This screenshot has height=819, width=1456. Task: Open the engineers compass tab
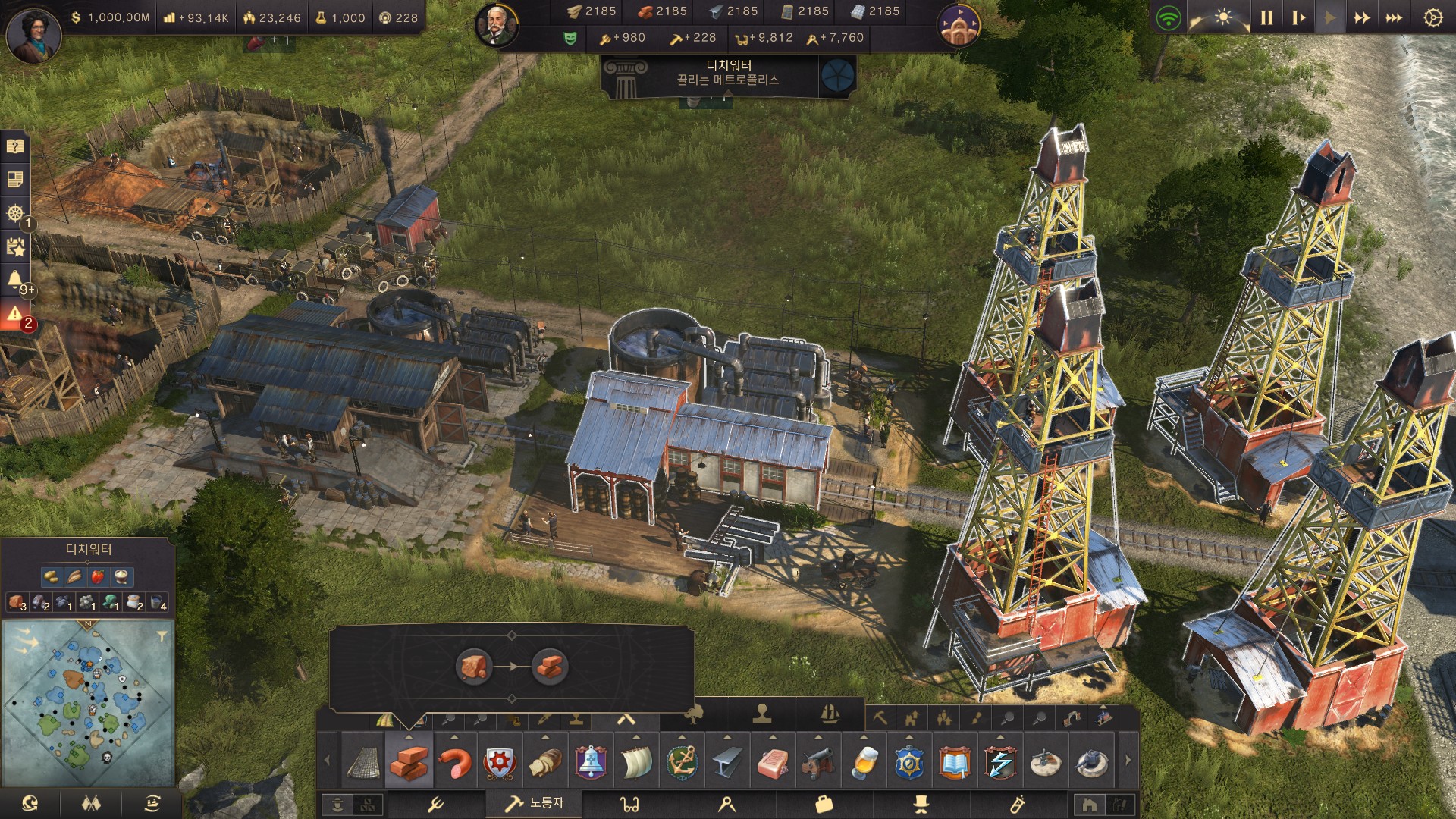tap(727, 804)
